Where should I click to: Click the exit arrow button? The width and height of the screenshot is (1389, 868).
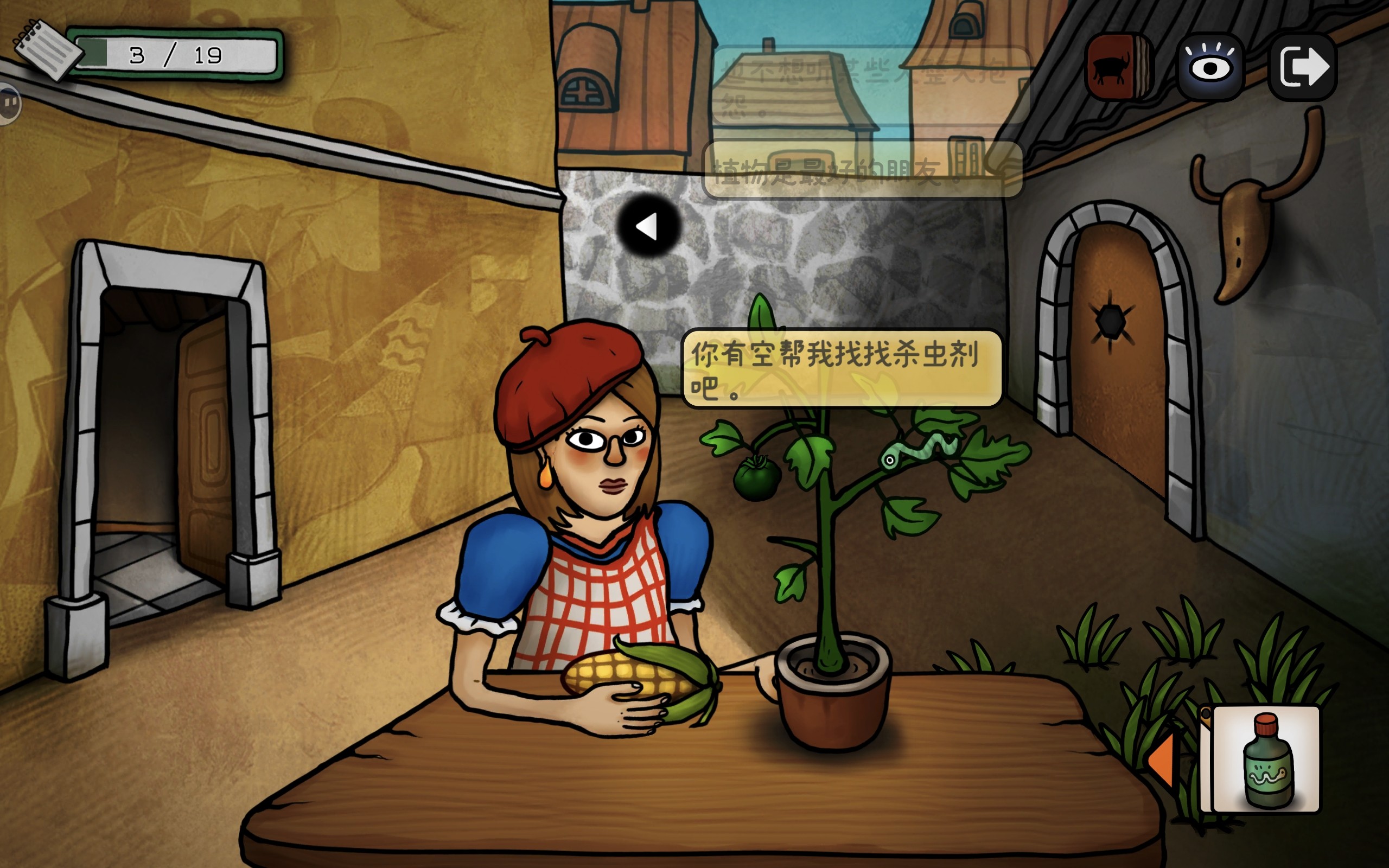click(1303, 67)
